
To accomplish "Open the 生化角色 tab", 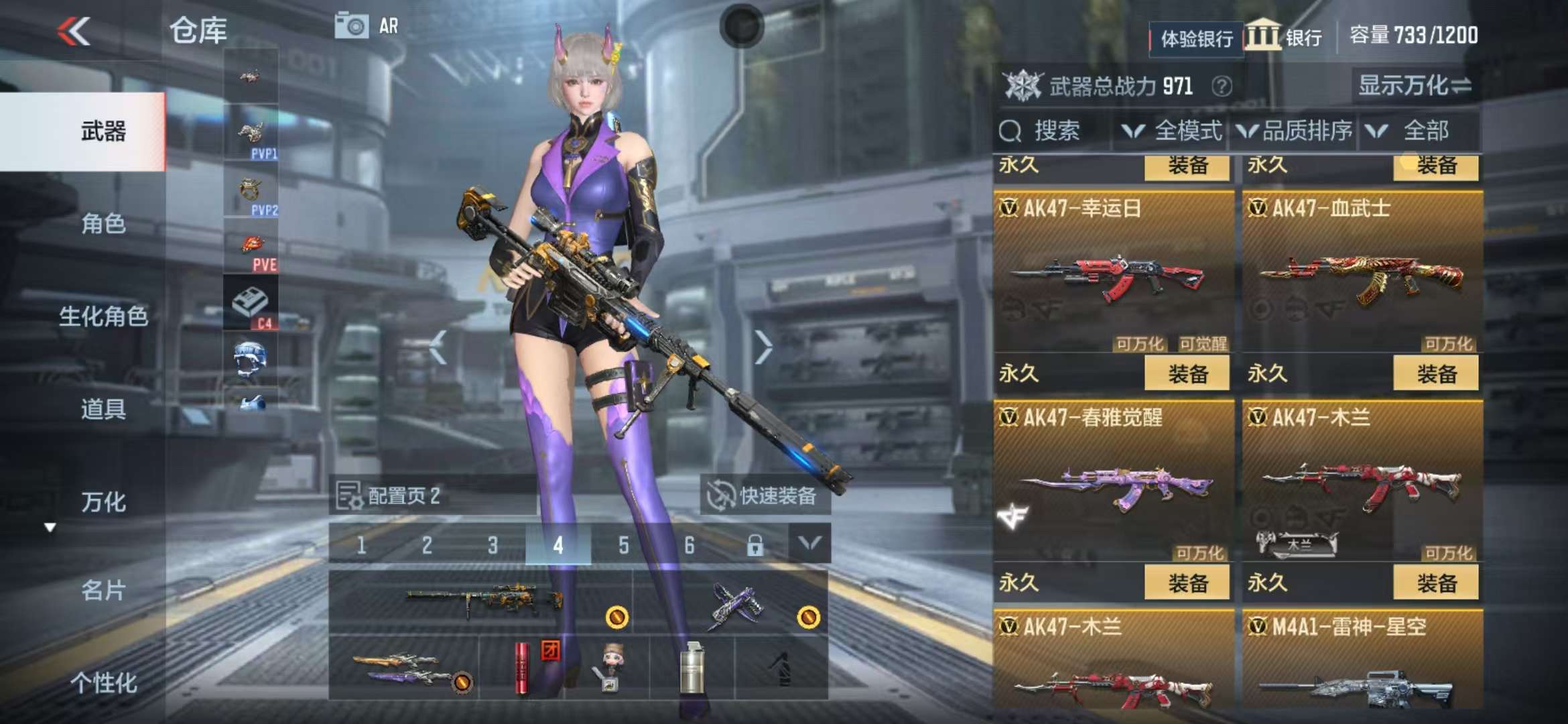I will coord(103,316).
